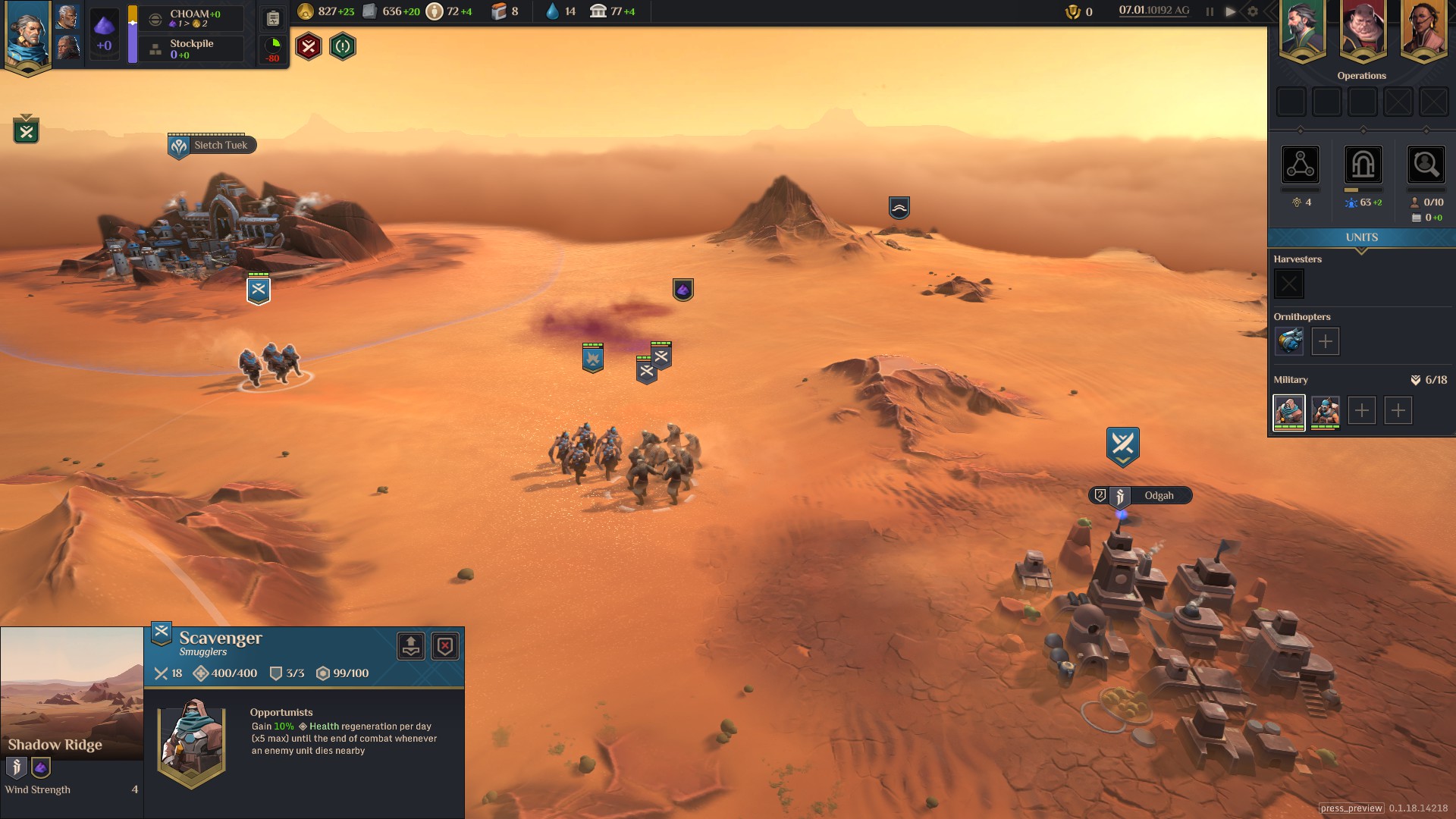Toggle the red combat stance hexagon icon
This screenshot has height=819, width=1456.
(308, 46)
